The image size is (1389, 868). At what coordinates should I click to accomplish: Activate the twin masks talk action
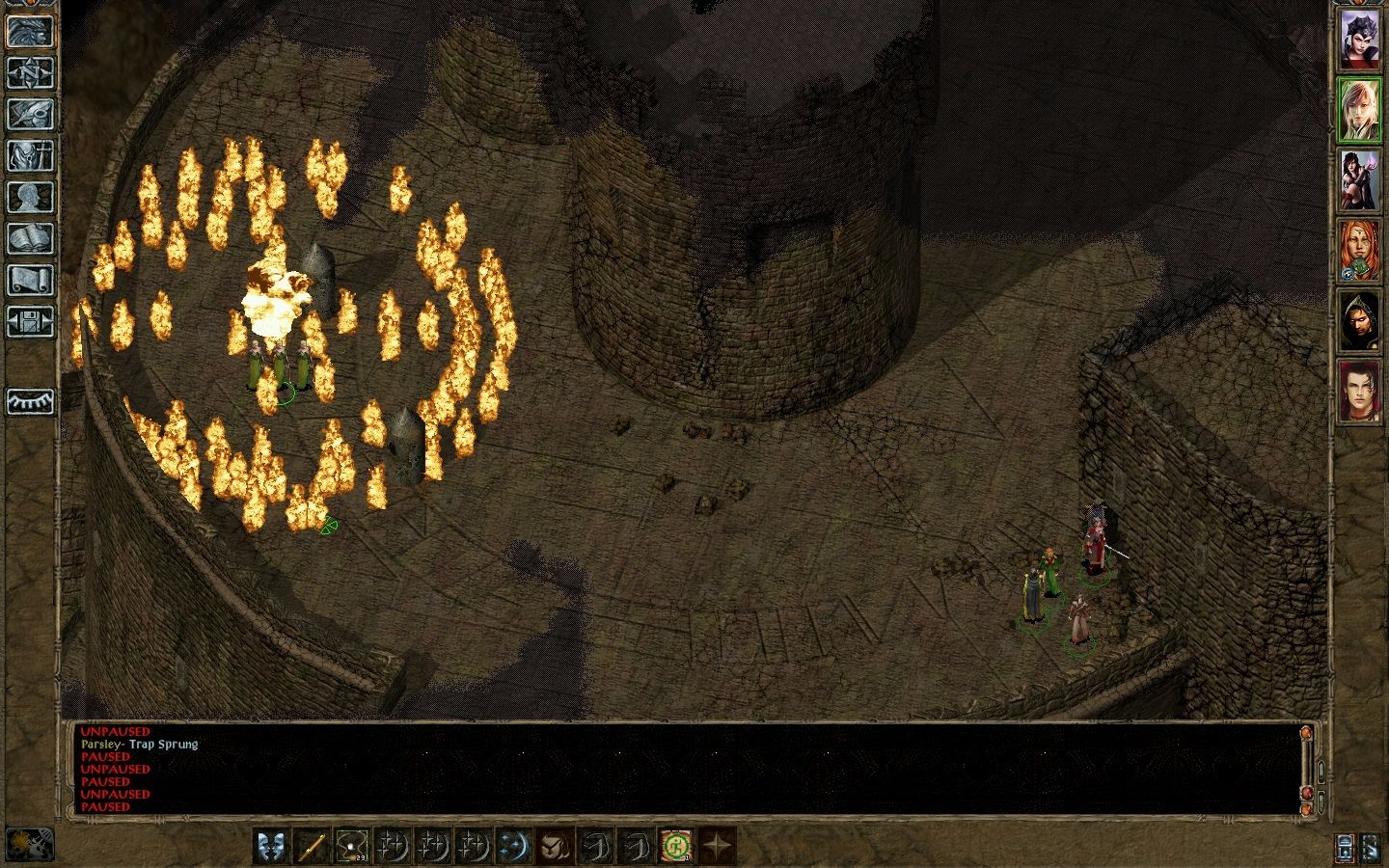point(271,847)
